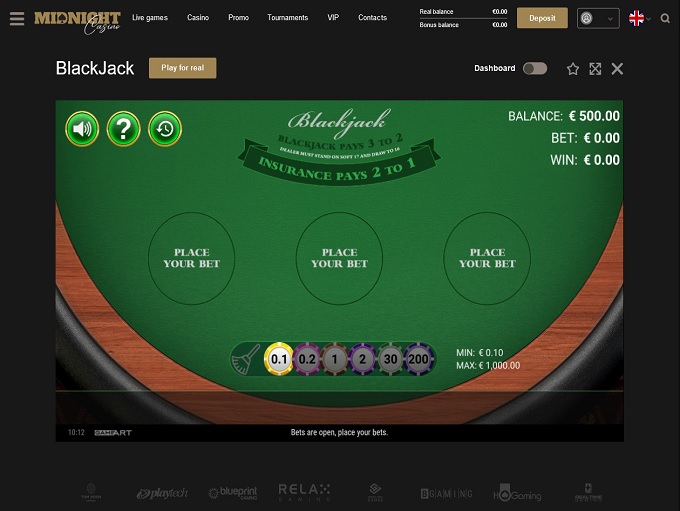
Task: Click the Play for real button
Action: pyautogui.click(x=182, y=68)
